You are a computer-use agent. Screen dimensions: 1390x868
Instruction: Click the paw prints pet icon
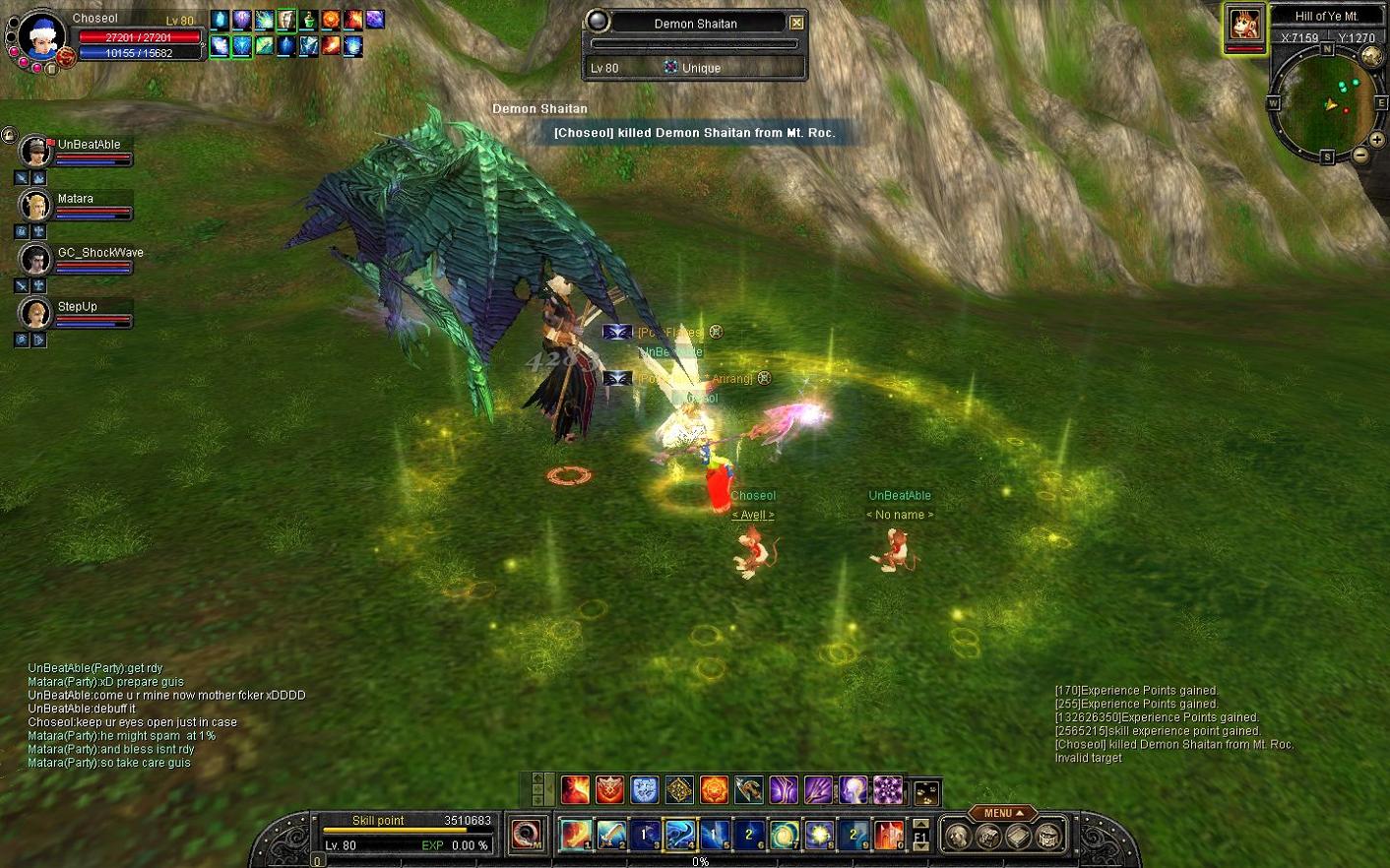point(925,791)
